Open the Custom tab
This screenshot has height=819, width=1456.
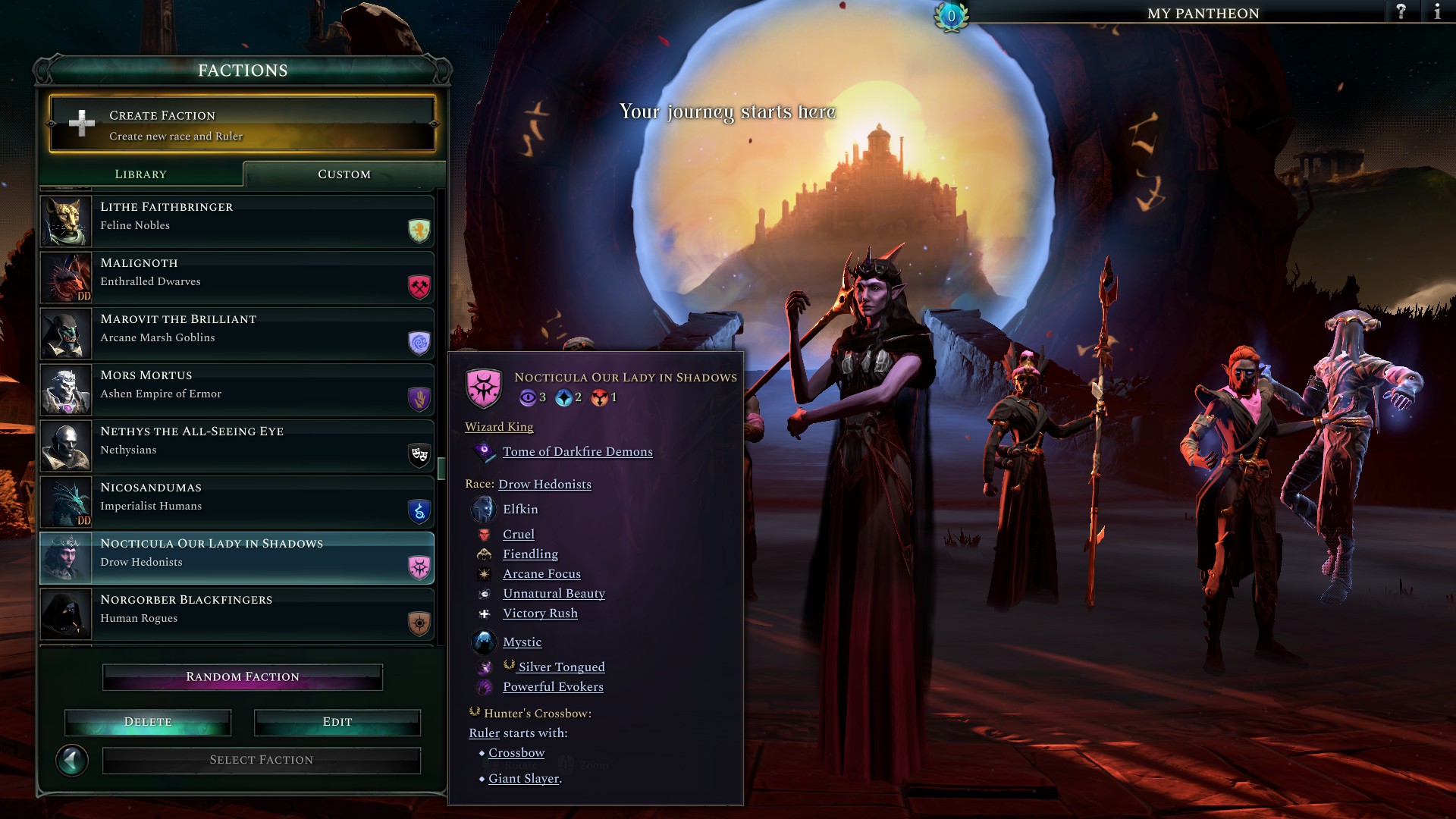point(343,174)
